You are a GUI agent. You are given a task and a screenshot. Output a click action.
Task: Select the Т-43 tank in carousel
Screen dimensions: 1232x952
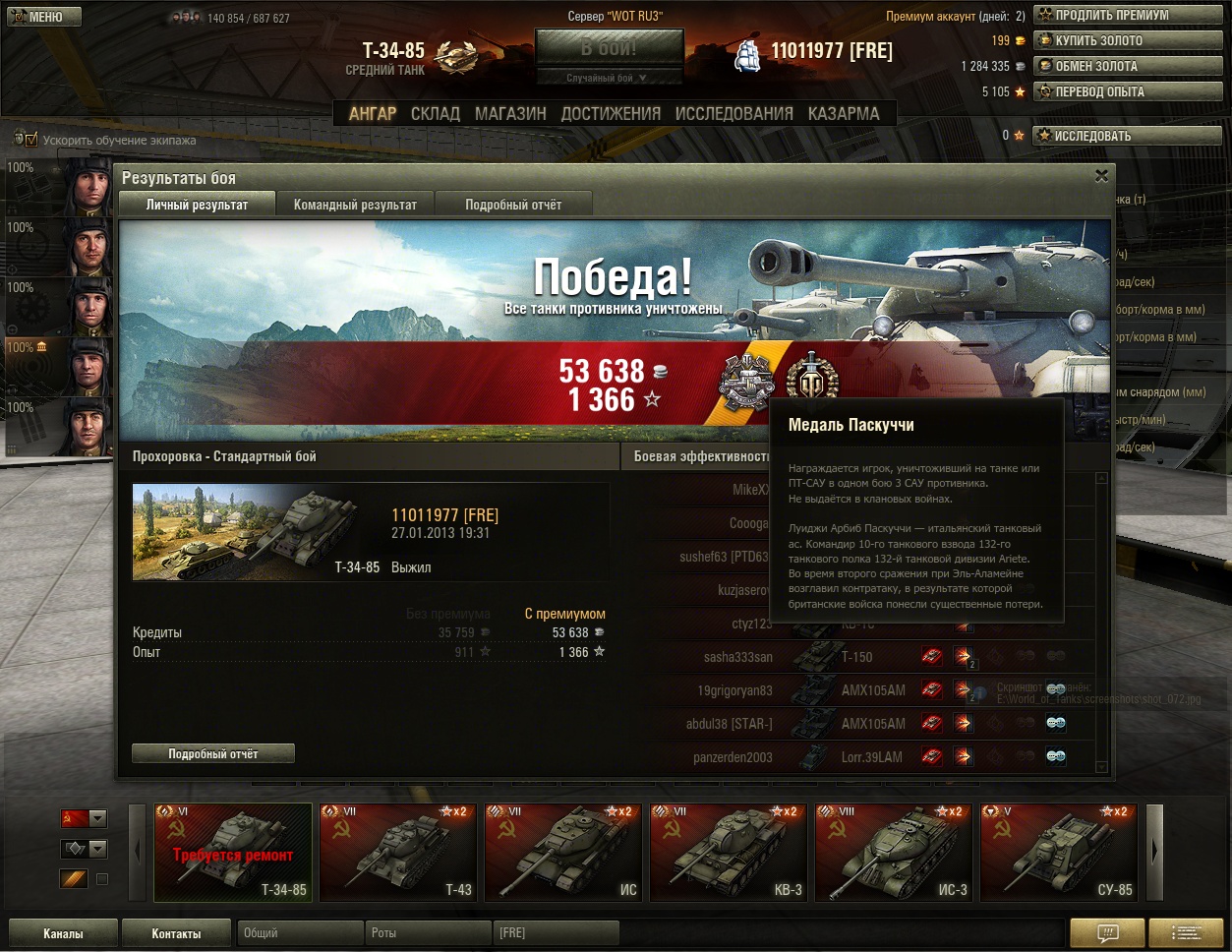pos(398,852)
